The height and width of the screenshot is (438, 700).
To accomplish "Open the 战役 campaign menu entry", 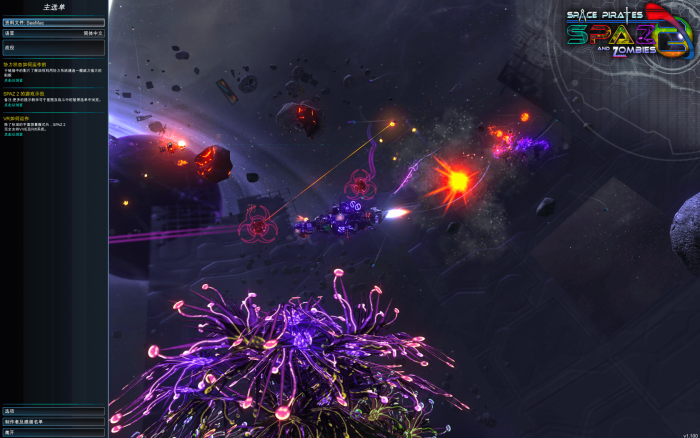I will click(54, 47).
